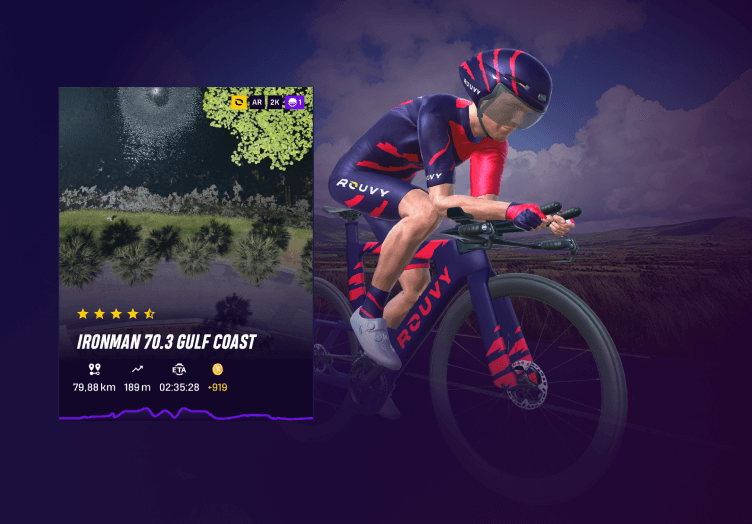Image resolution: width=752 pixels, height=524 pixels.
Task: Click the AR badge on the route card
Action: pos(257,102)
